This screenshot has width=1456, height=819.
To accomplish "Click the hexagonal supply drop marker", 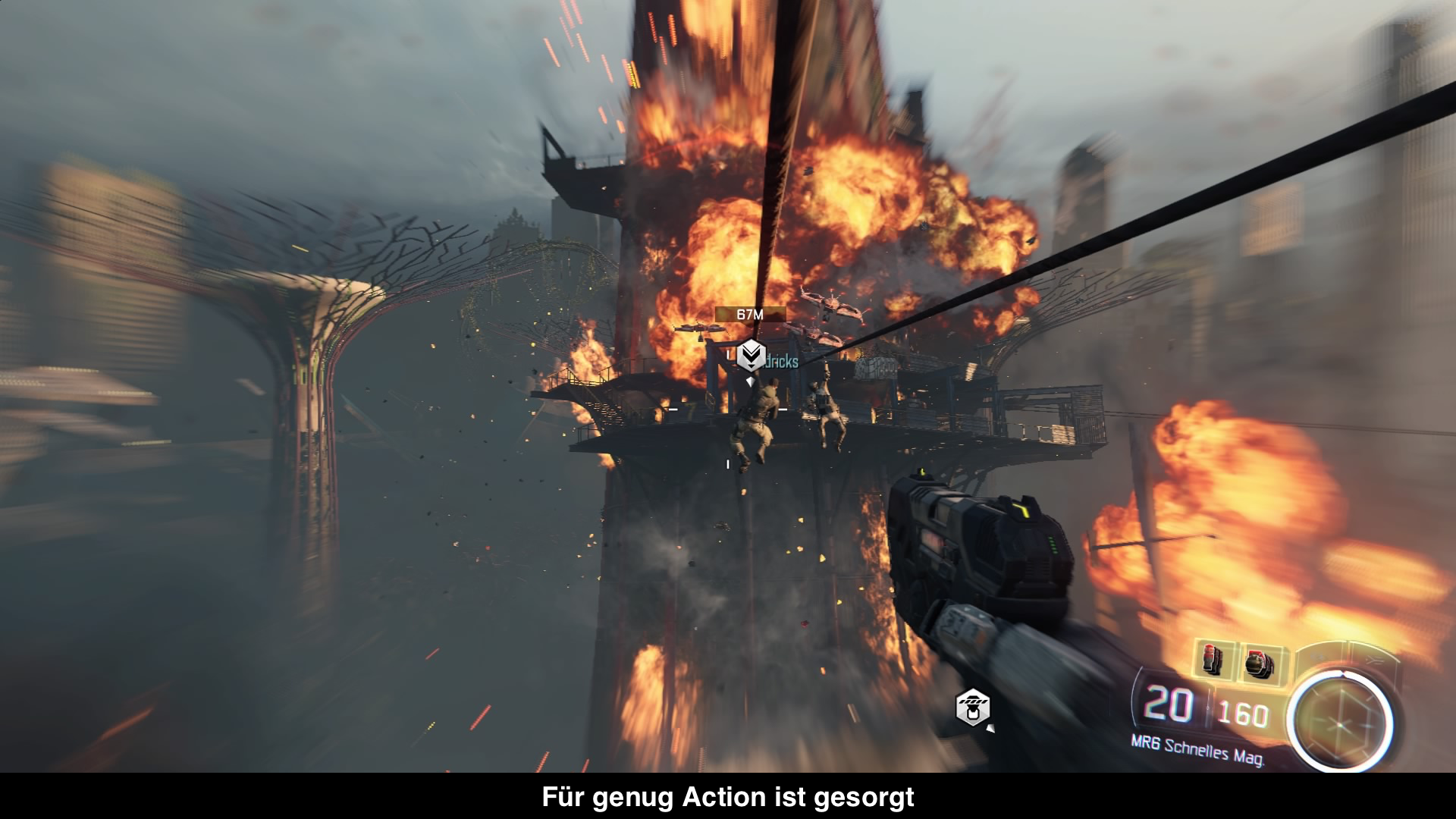I will tap(972, 707).
